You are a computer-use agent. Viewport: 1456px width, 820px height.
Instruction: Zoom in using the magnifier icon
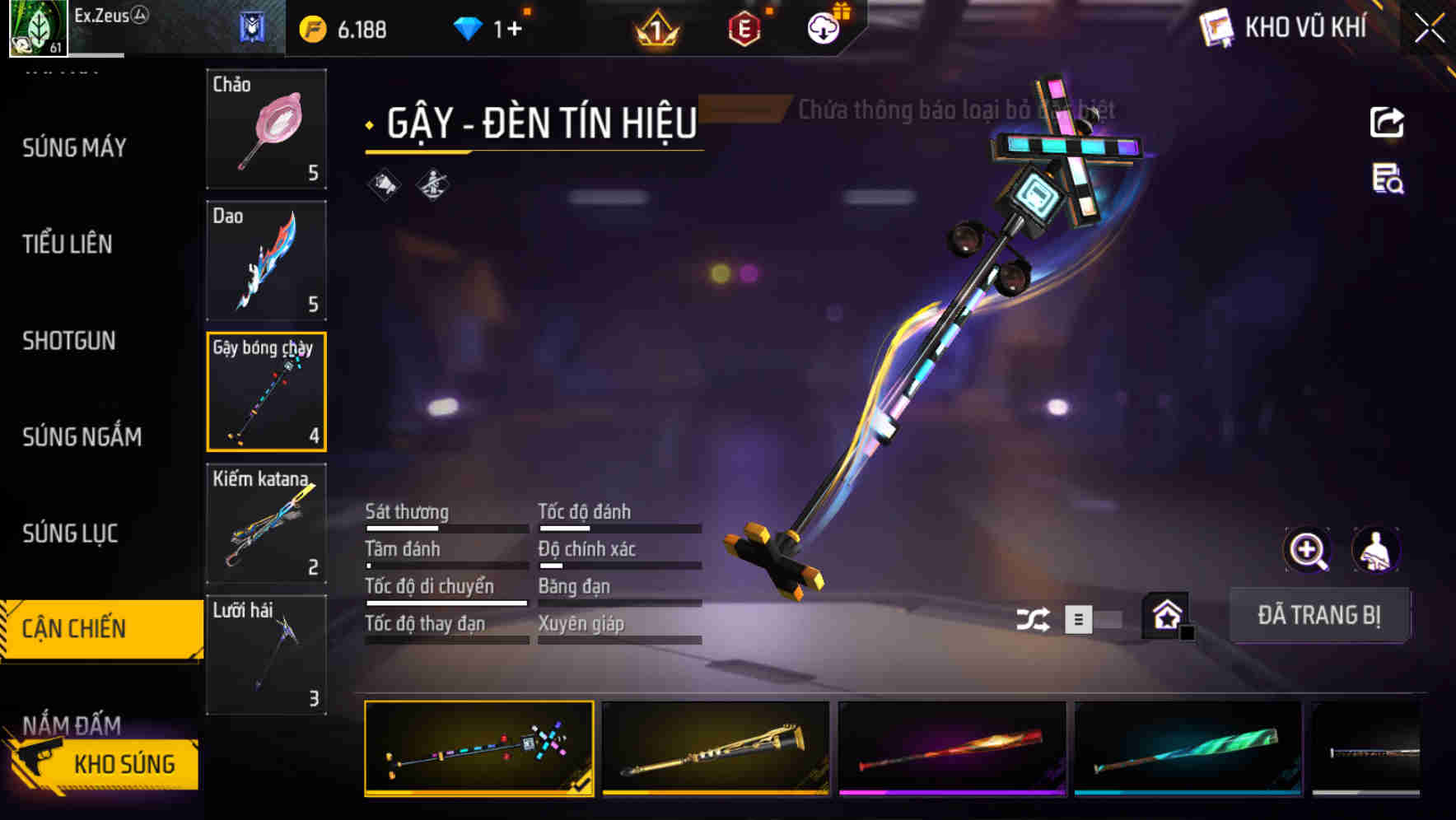[1307, 550]
